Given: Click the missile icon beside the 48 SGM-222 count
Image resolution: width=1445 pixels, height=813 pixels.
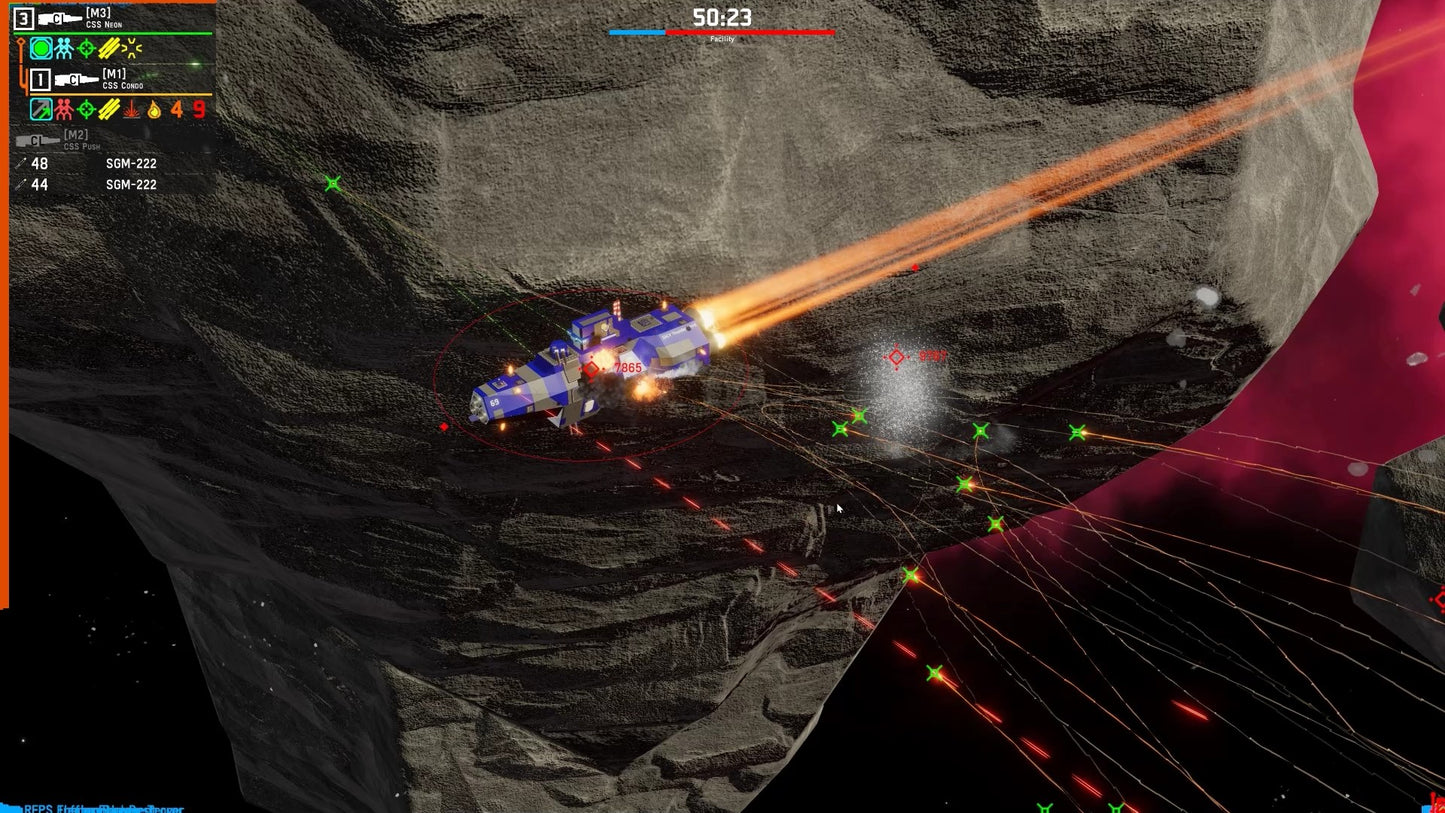Looking at the screenshot, I should (x=22, y=162).
